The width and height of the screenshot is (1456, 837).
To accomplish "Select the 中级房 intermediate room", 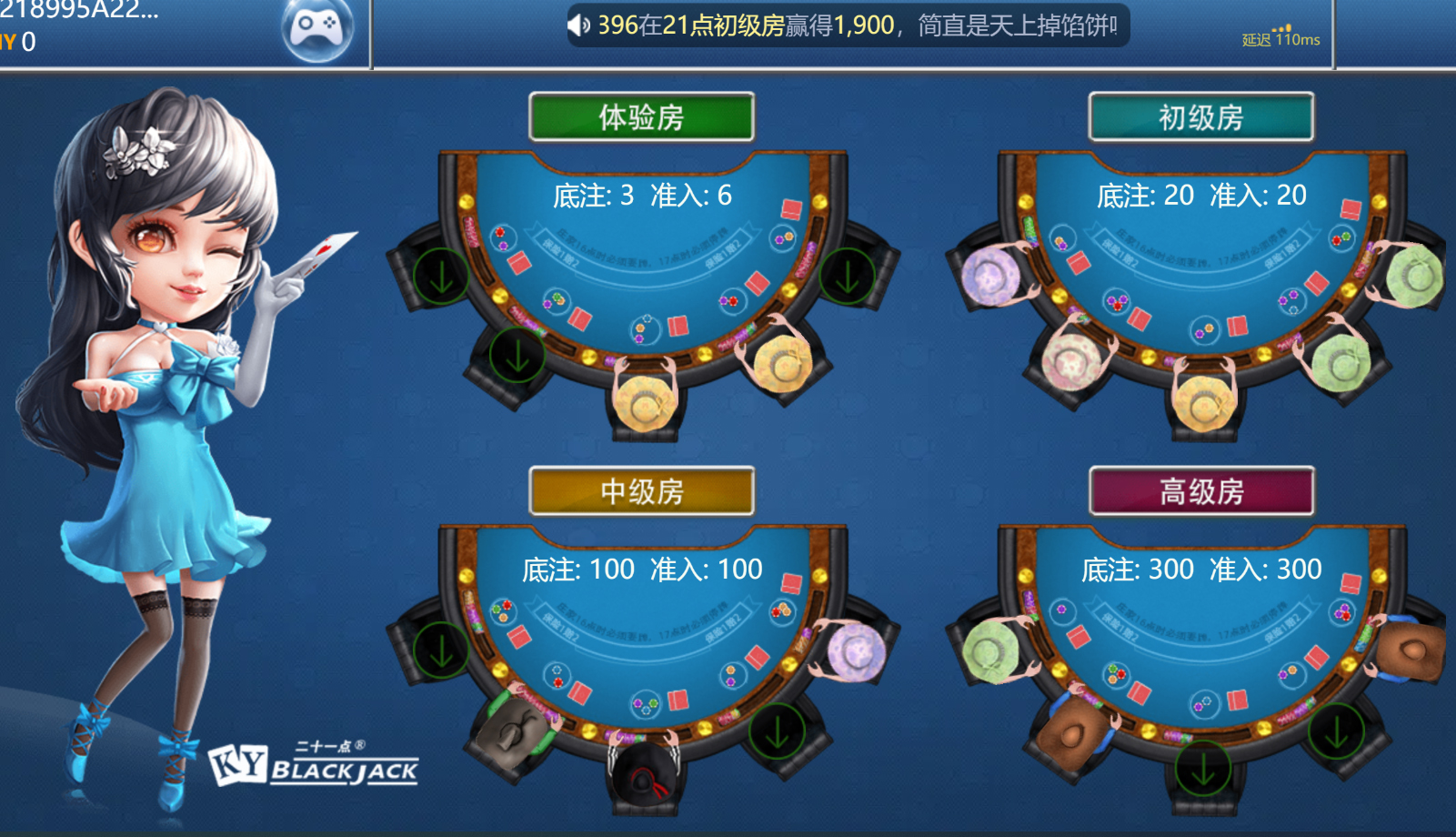I will coord(641,491).
